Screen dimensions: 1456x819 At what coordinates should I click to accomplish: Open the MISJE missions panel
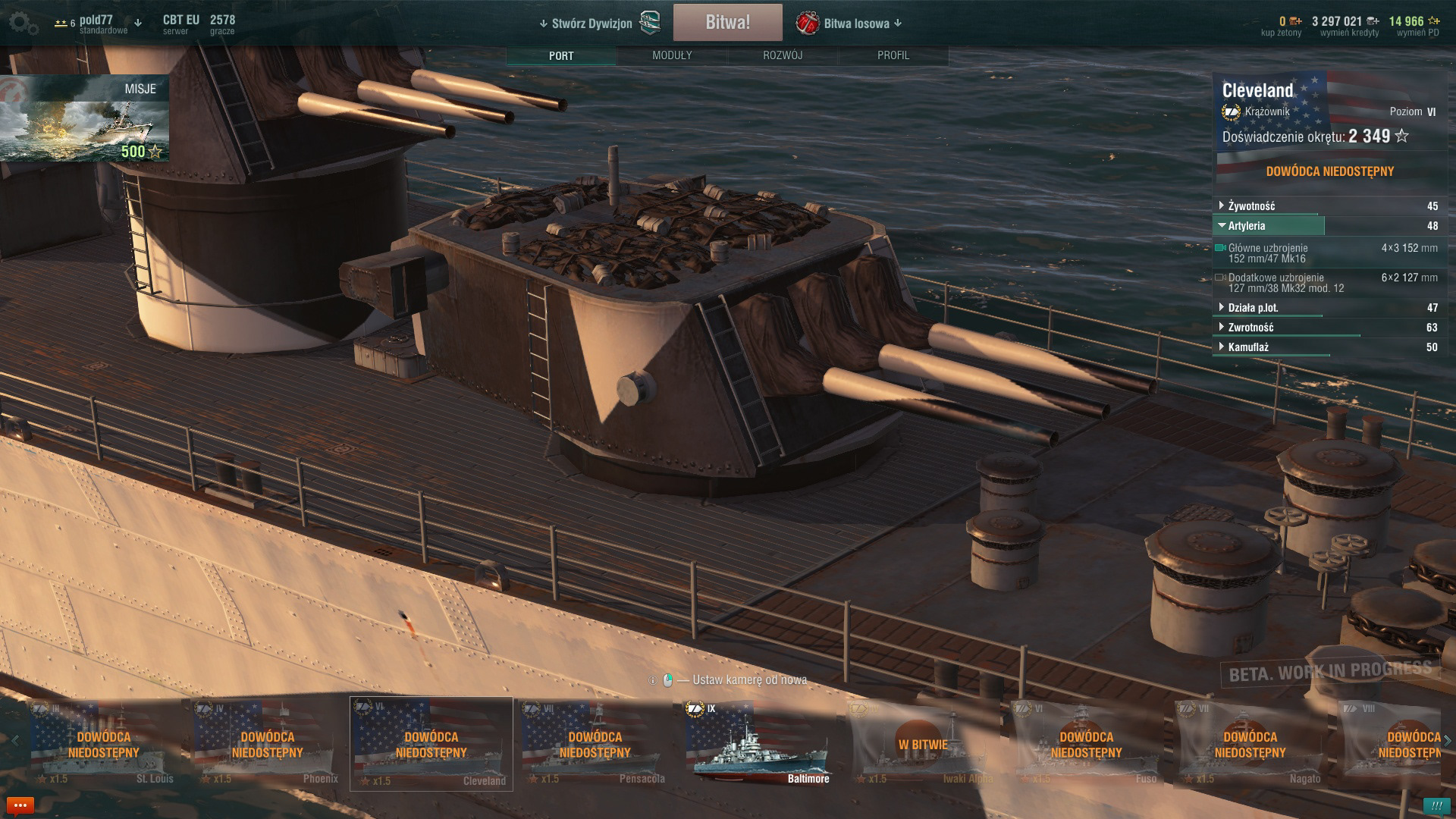[85, 118]
